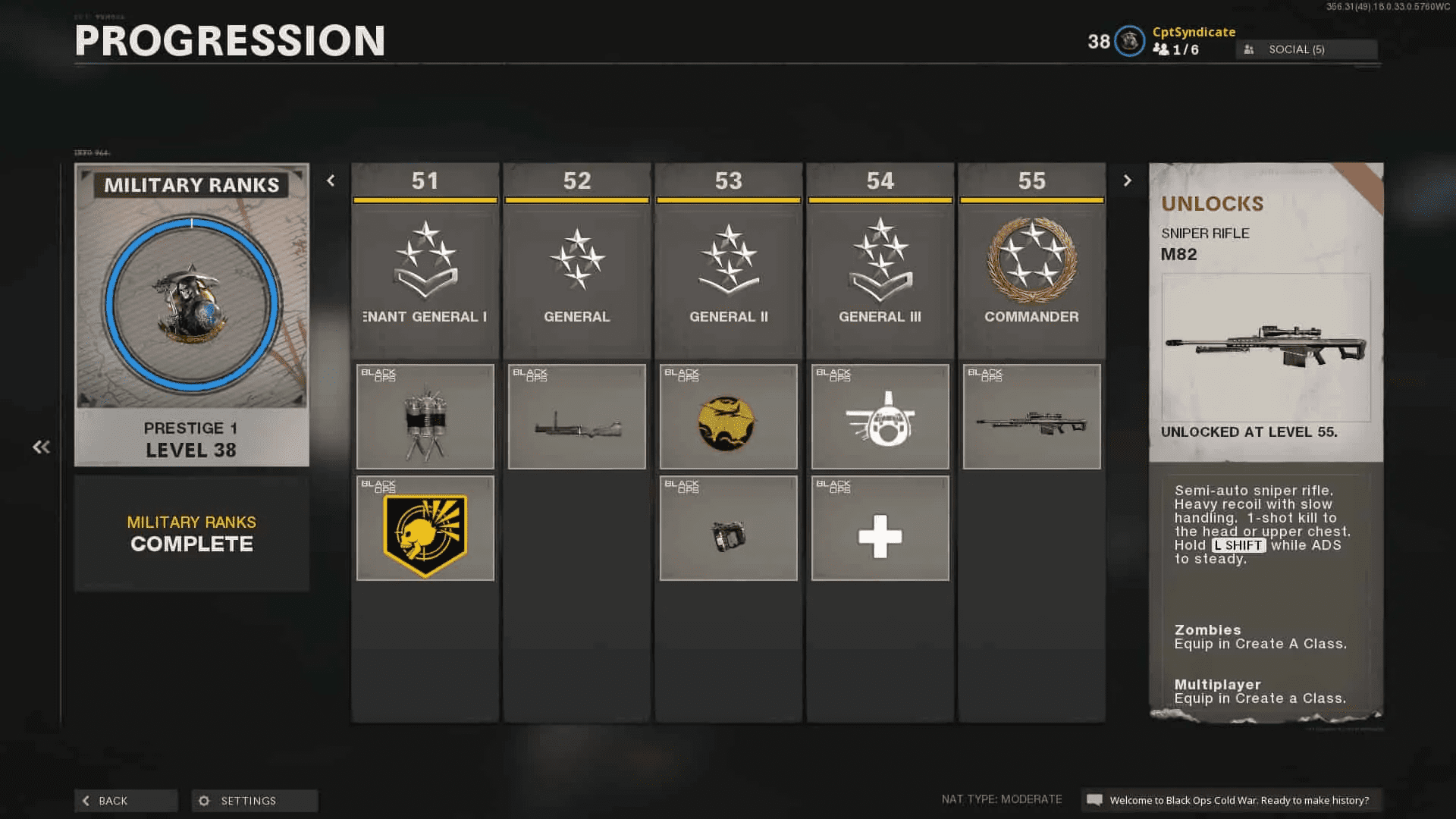
Task: Collapse the panel using the double chevron
Action: [42, 447]
